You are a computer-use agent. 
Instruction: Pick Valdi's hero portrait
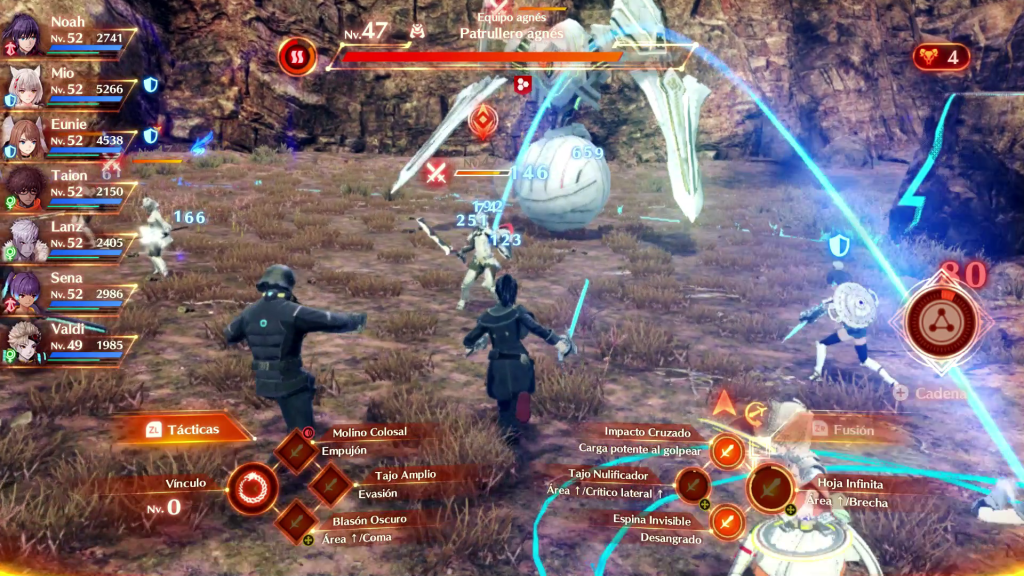point(24,342)
